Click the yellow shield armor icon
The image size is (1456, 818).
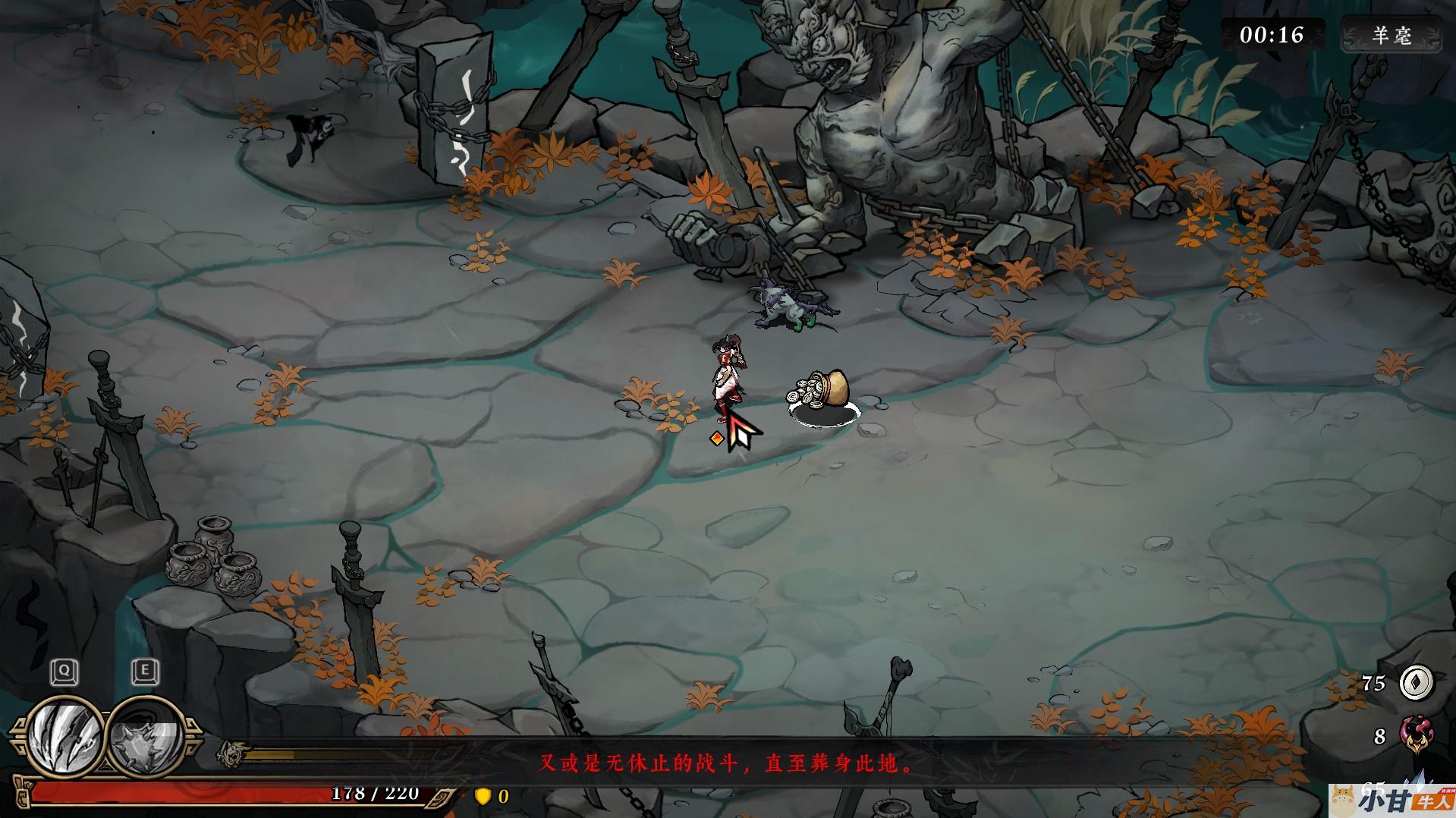pyautogui.click(x=482, y=796)
